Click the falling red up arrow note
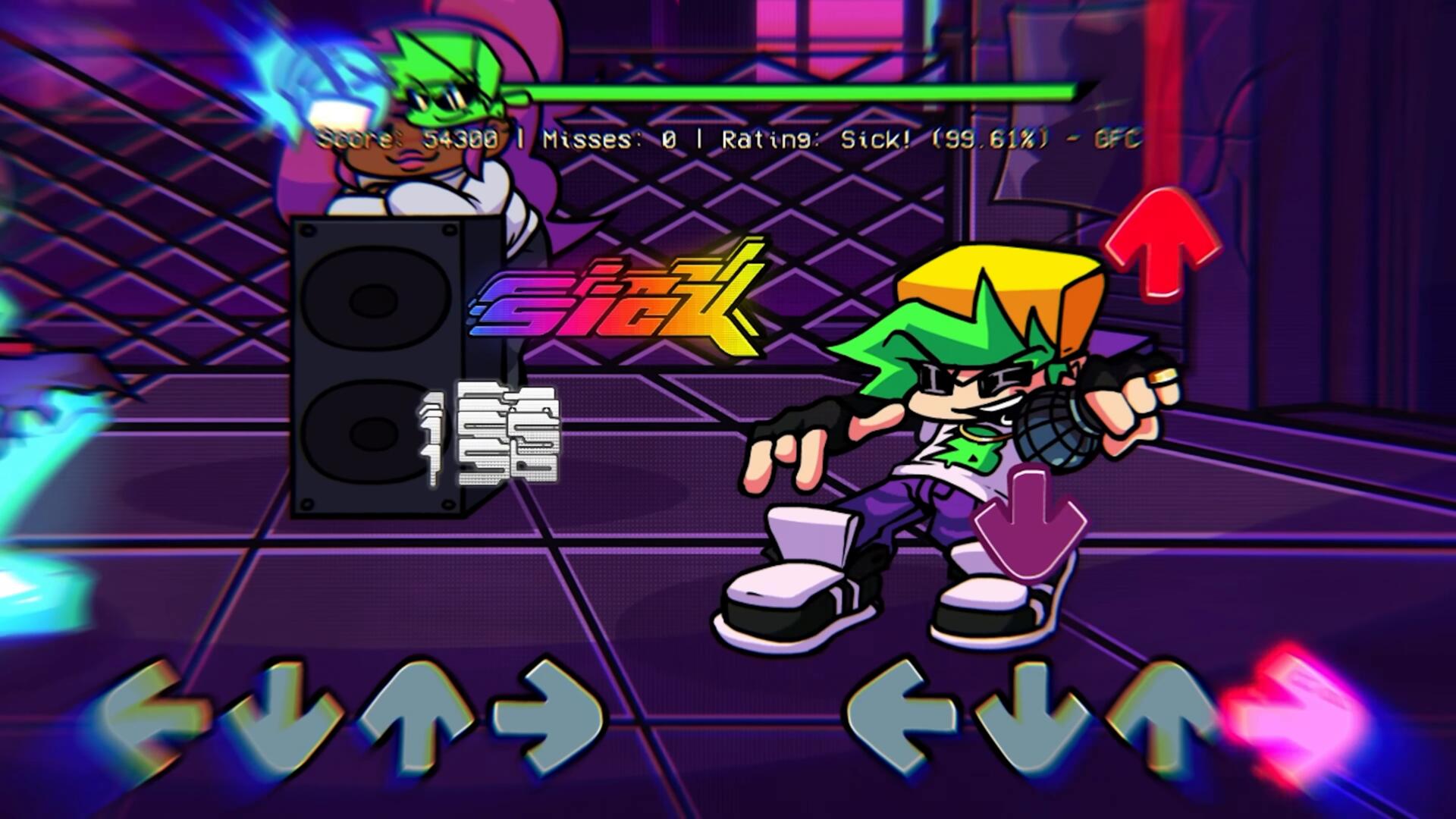 [x=1163, y=241]
